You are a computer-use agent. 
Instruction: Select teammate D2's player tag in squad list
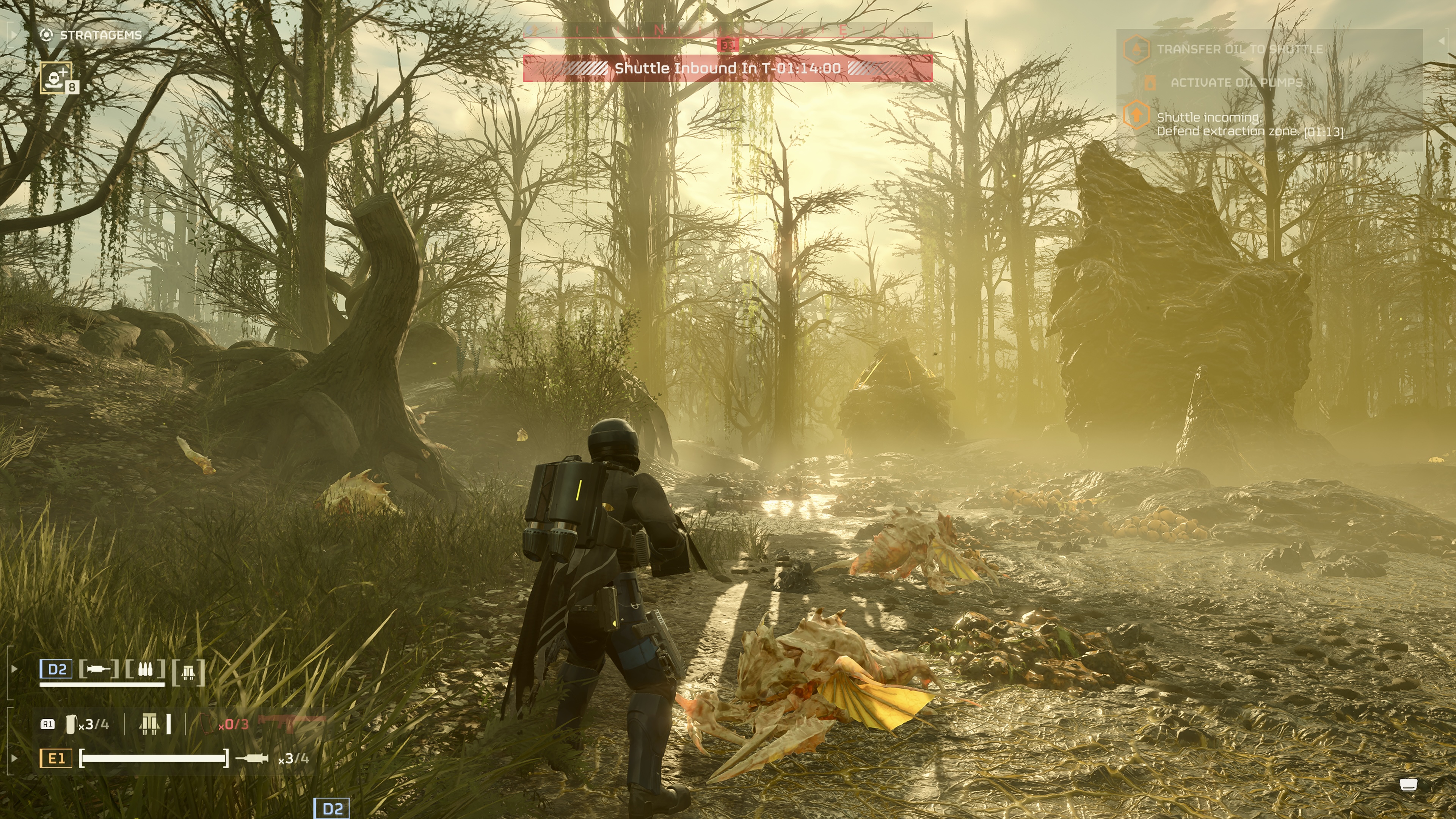pyautogui.click(x=56, y=669)
